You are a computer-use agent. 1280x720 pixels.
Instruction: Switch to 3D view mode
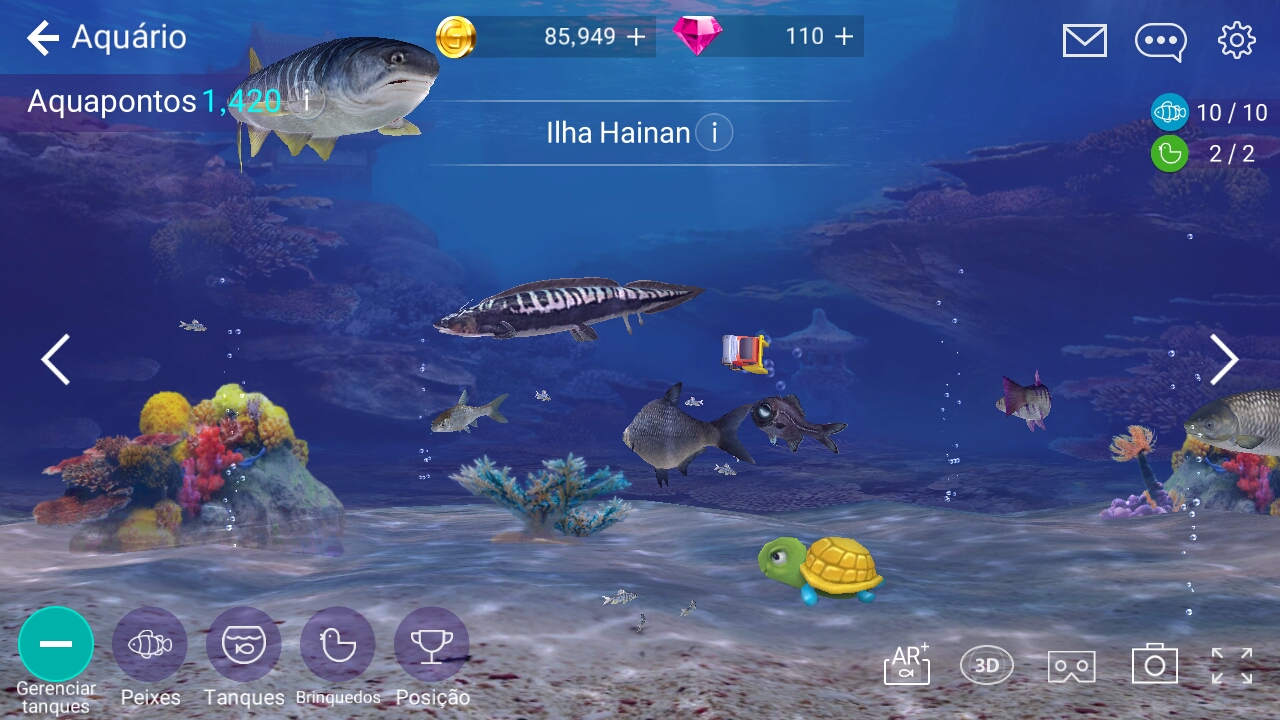pyautogui.click(x=985, y=663)
